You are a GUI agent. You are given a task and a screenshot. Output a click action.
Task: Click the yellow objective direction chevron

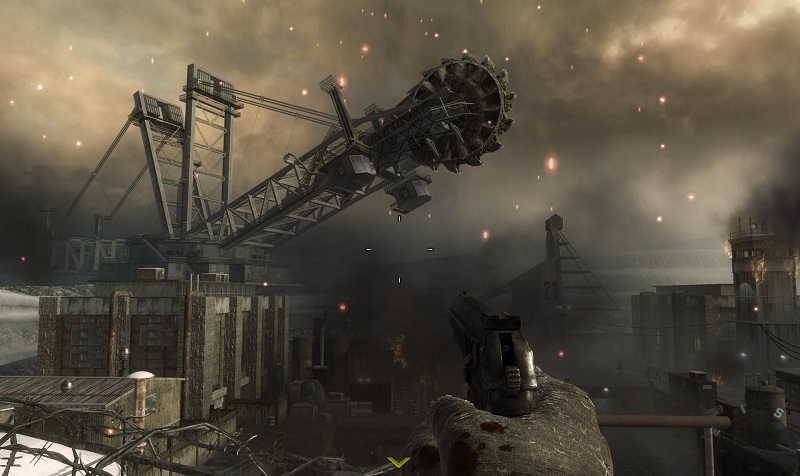tap(399, 462)
